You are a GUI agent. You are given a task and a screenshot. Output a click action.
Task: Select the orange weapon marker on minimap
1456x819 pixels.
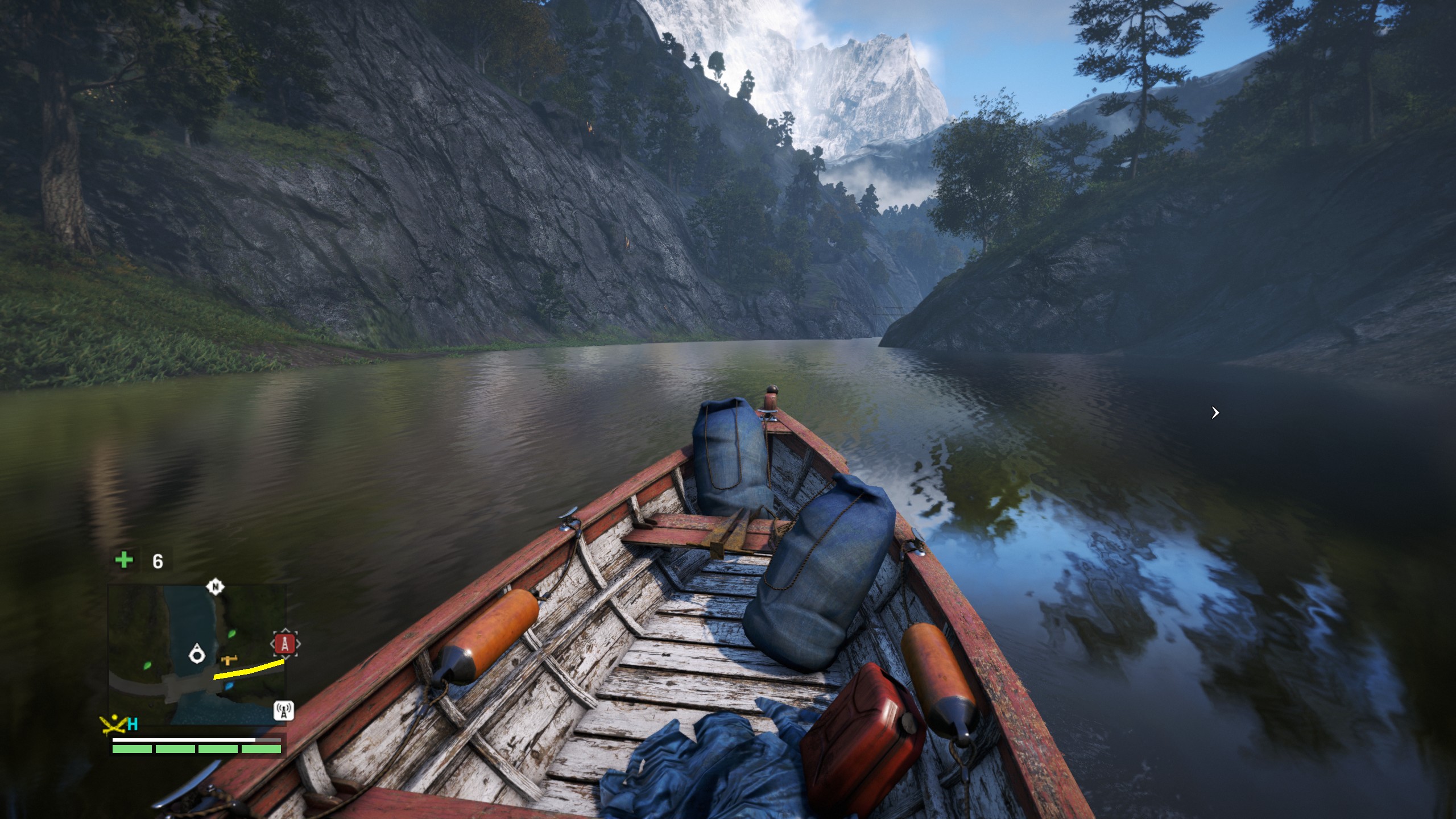230,660
